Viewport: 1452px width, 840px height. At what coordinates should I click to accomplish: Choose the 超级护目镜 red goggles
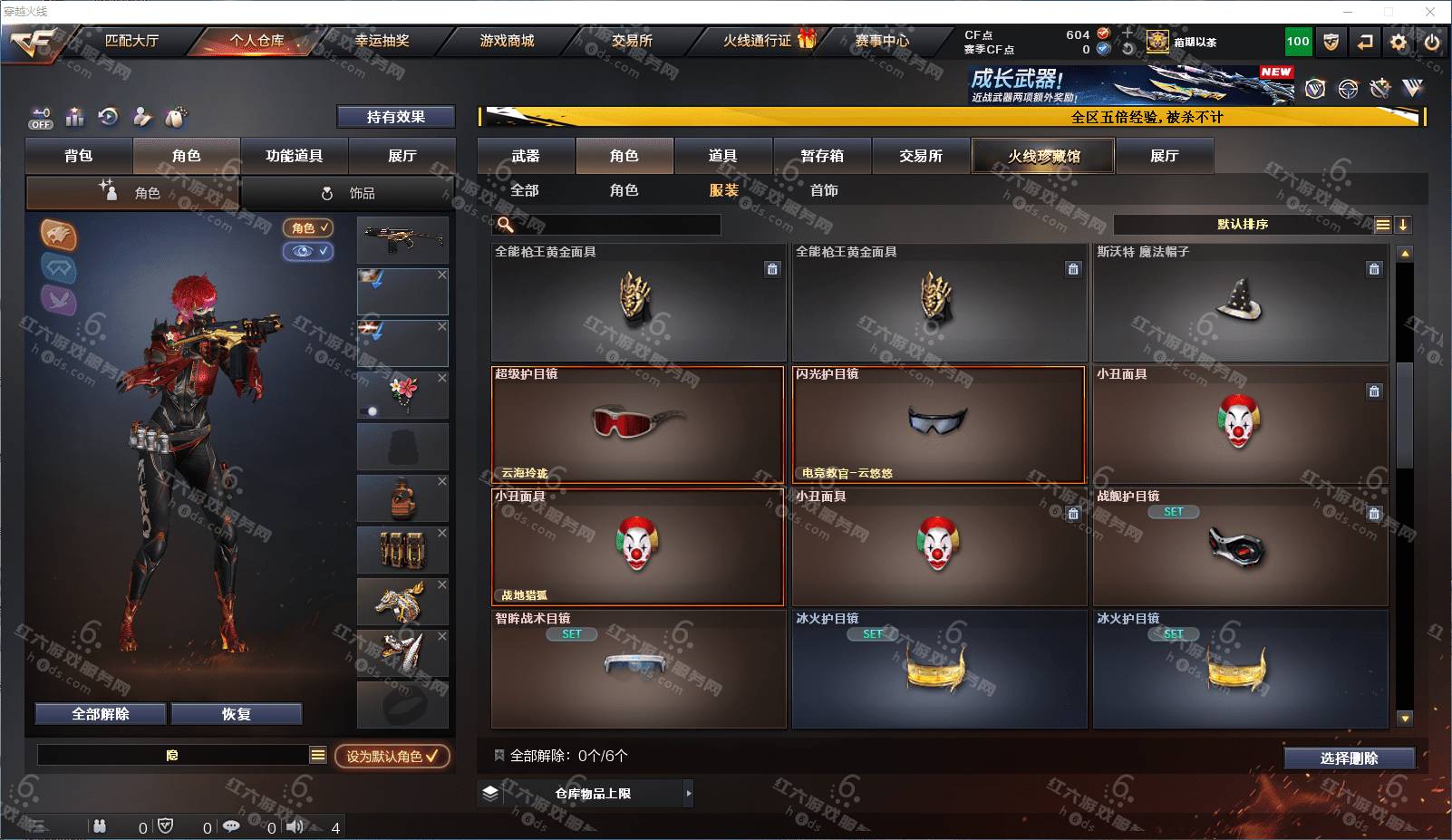tap(638, 424)
